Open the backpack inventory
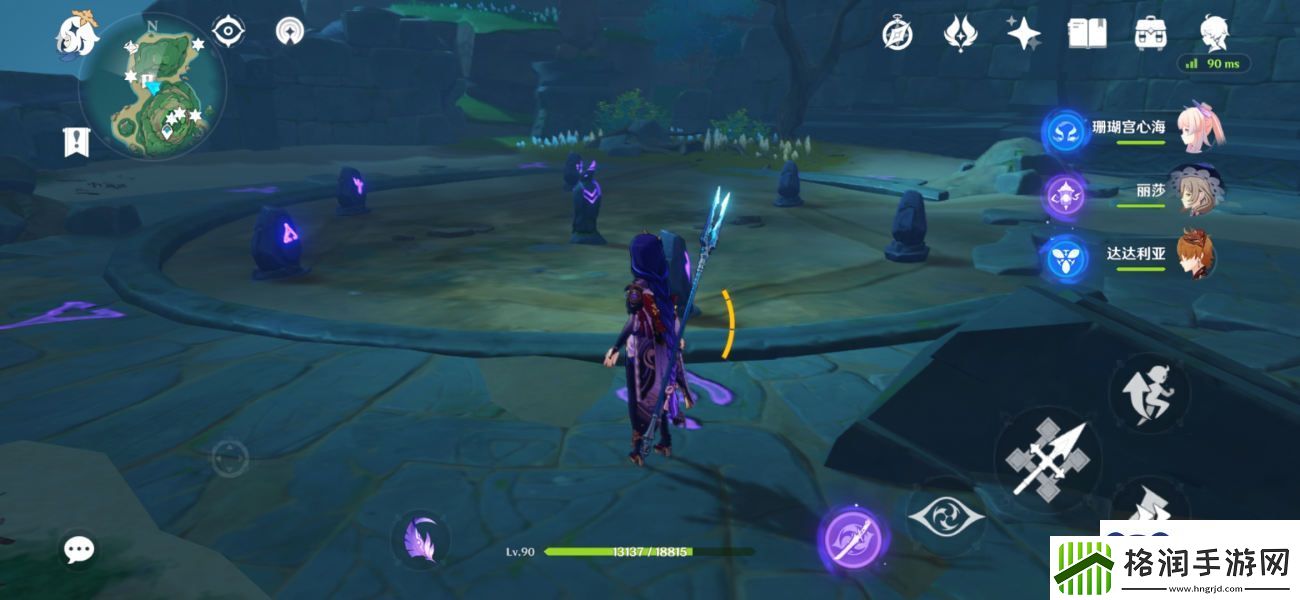This screenshot has height=600, width=1300. pyautogui.click(x=1151, y=34)
